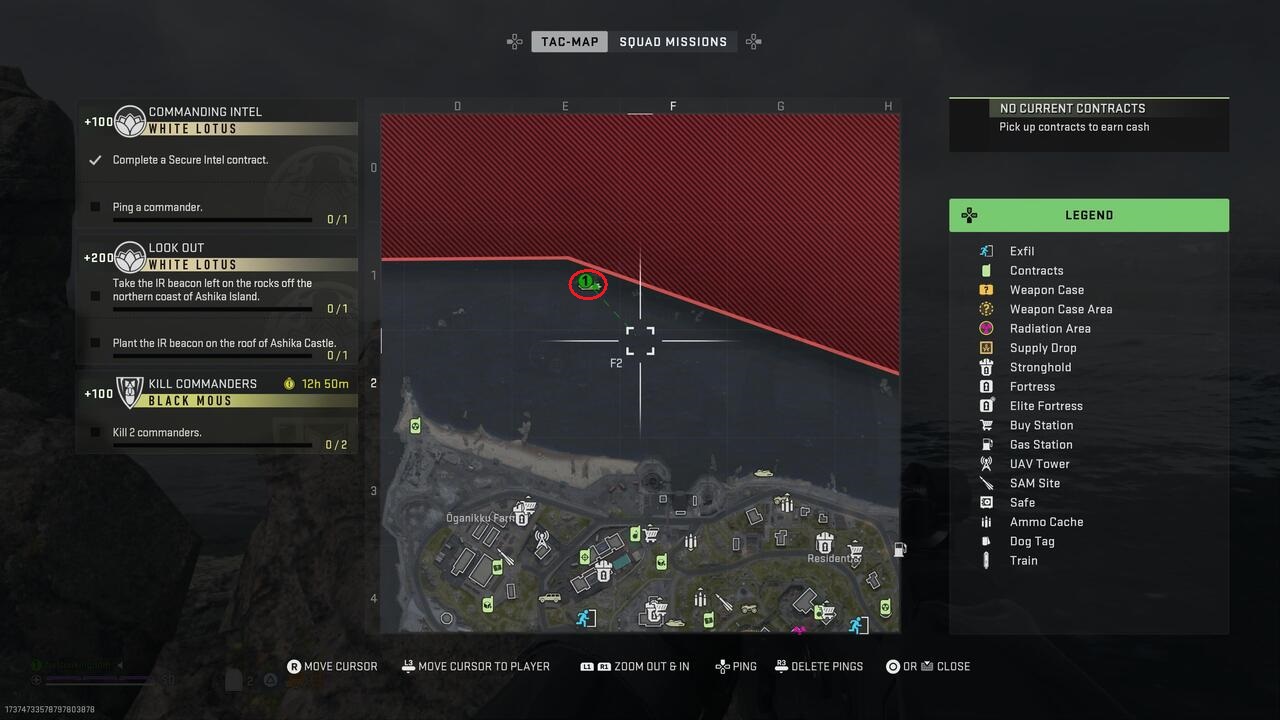Collapse the green Legend header
This screenshot has width=1280, height=720.
click(x=1089, y=215)
